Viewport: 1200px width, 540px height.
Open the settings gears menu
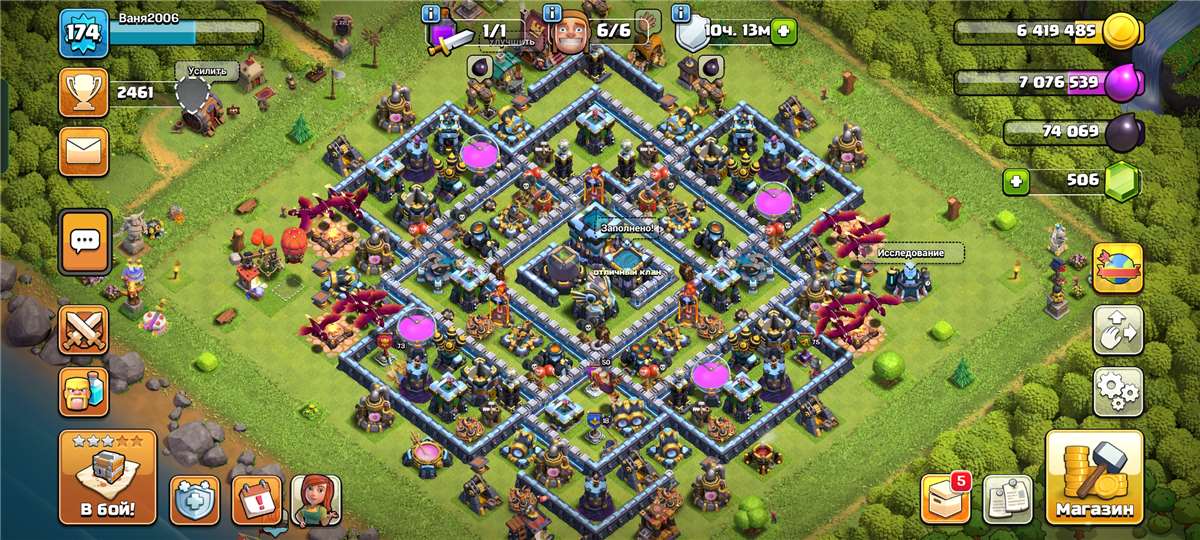coord(1117,391)
